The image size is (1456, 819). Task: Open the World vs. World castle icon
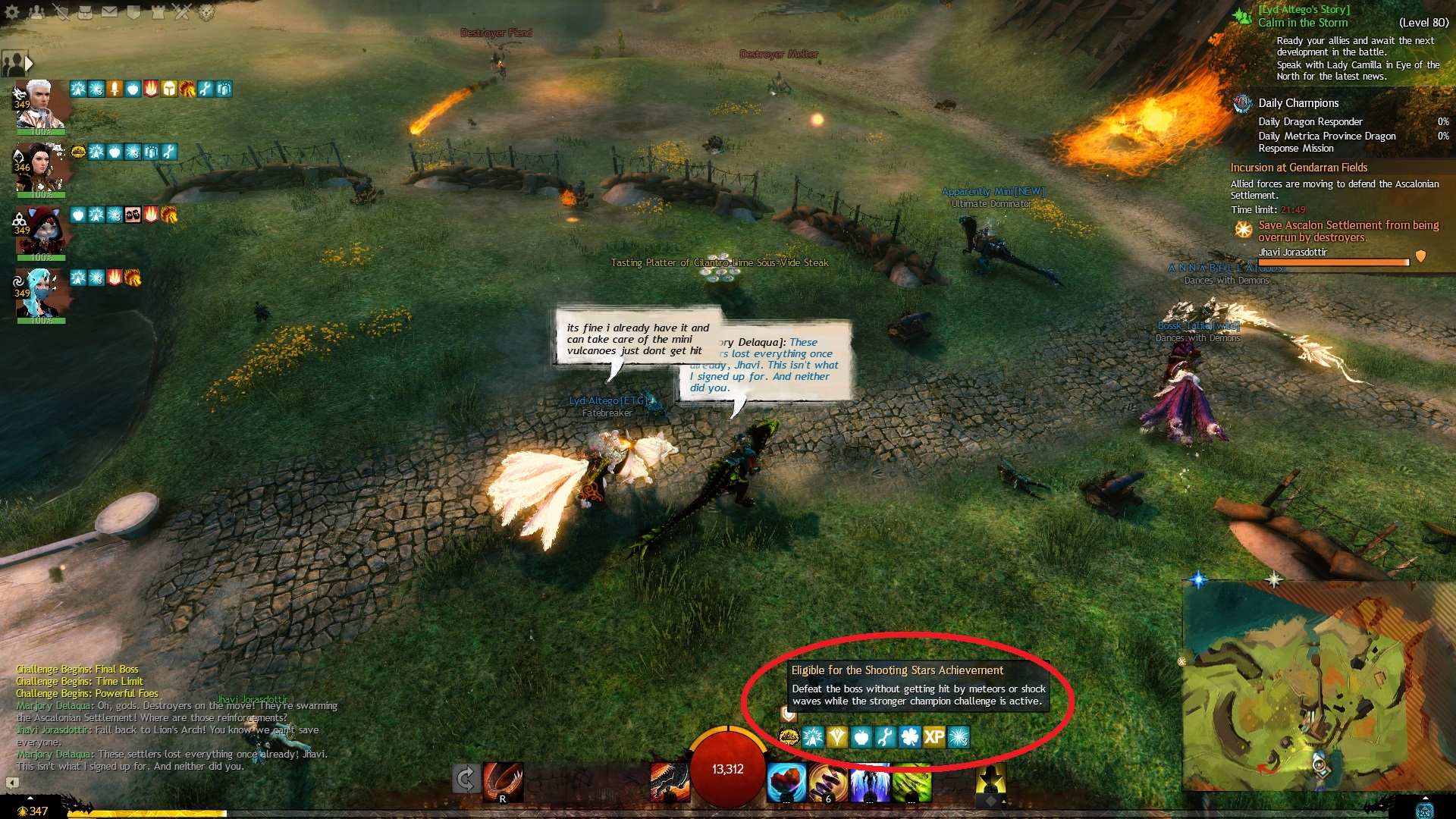[x=158, y=11]
